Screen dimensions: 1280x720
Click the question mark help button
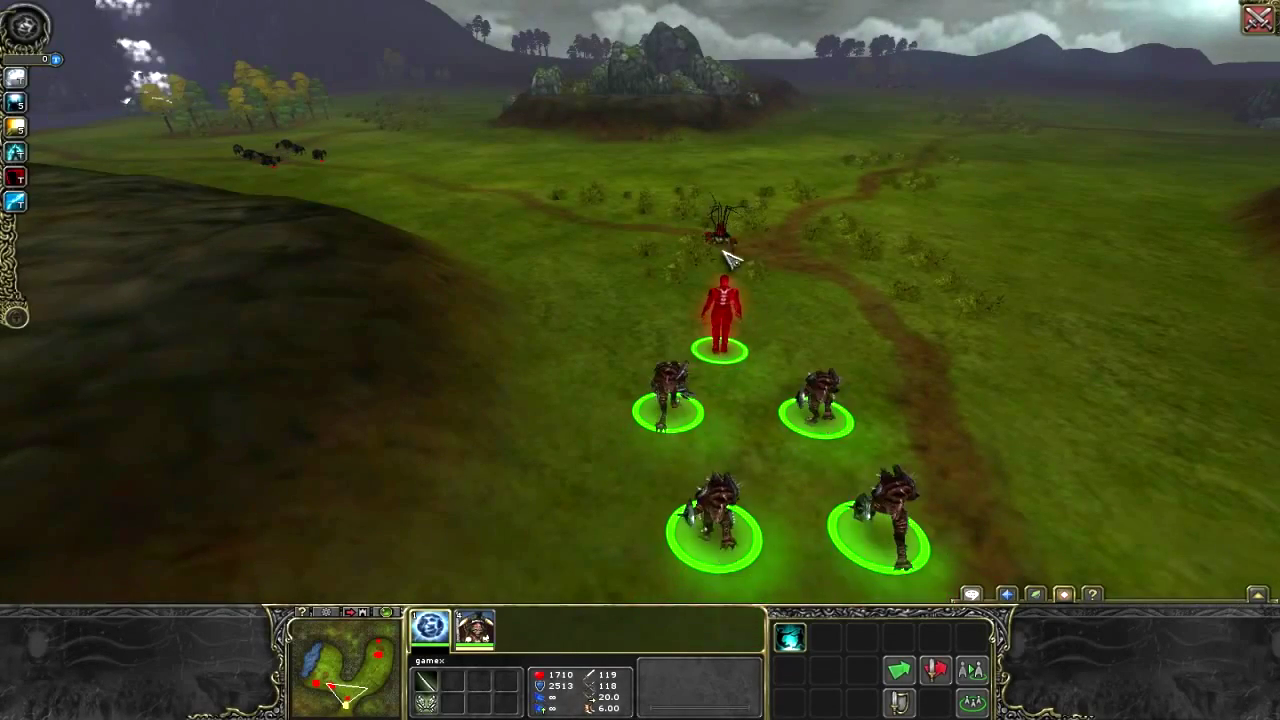click(x=1092, y=595)
